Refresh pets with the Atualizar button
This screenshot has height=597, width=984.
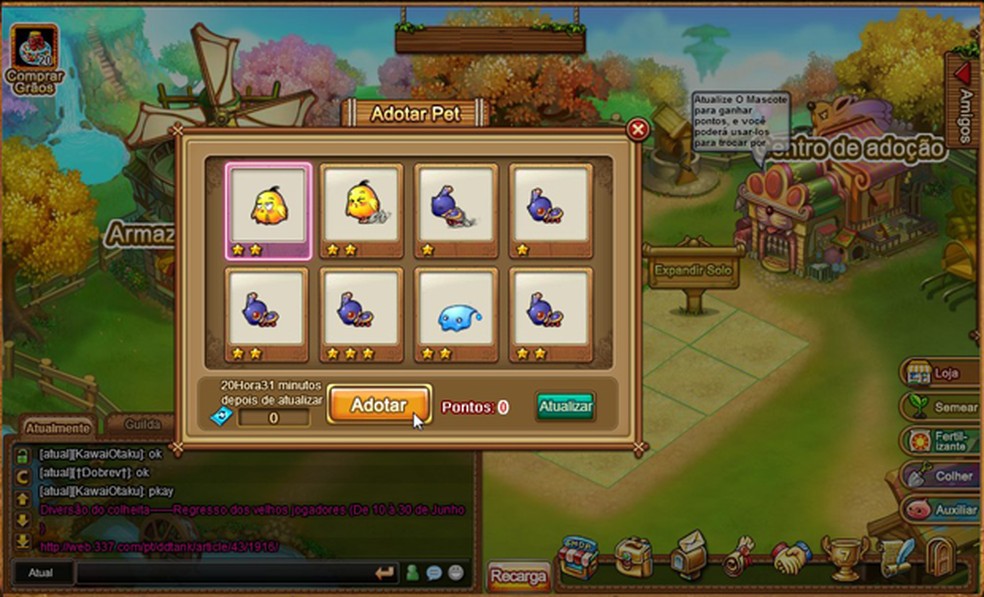565,406
